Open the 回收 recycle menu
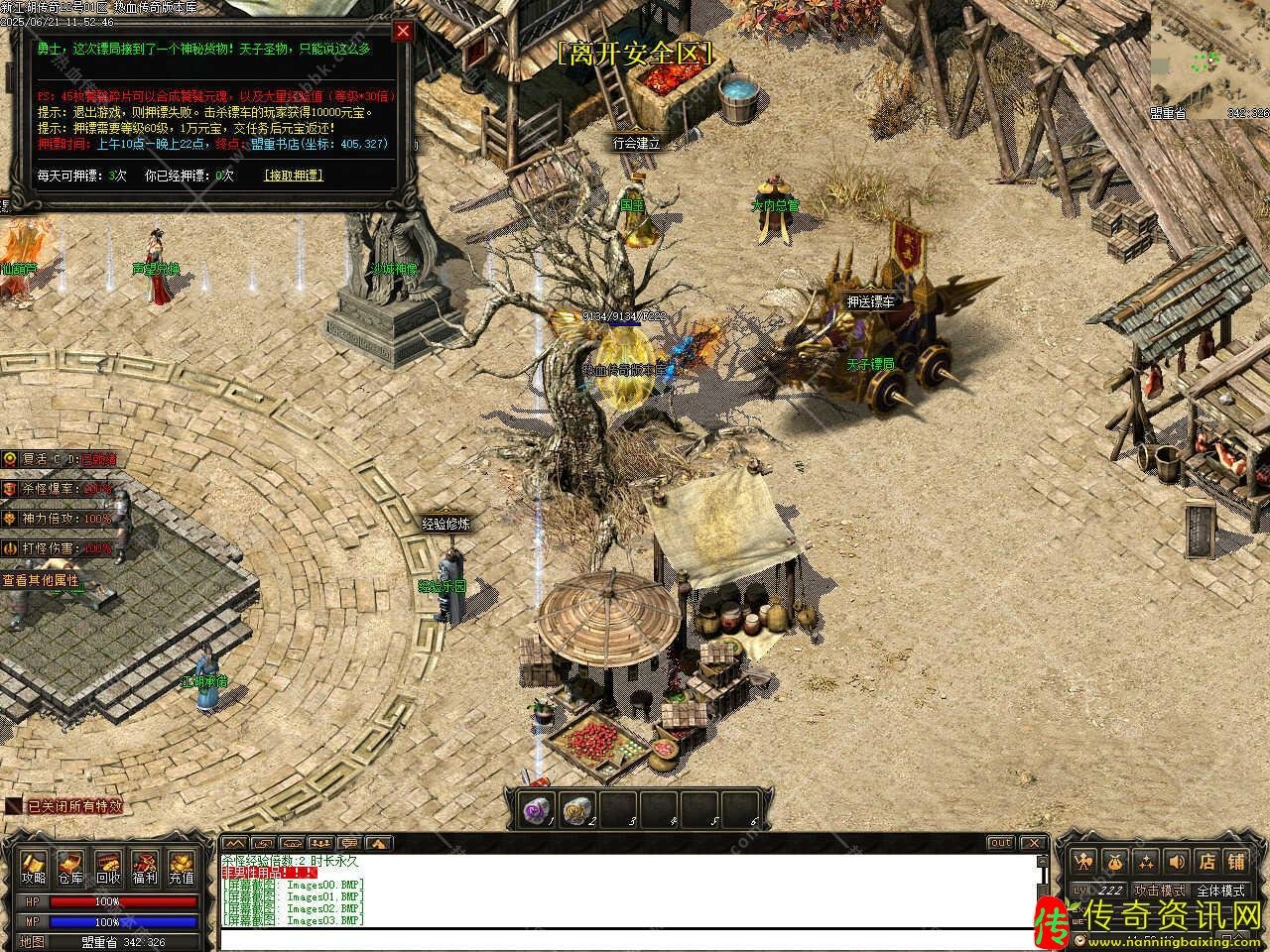Image resolution: width=1270 pixels, height=952 pixels. 107,868
